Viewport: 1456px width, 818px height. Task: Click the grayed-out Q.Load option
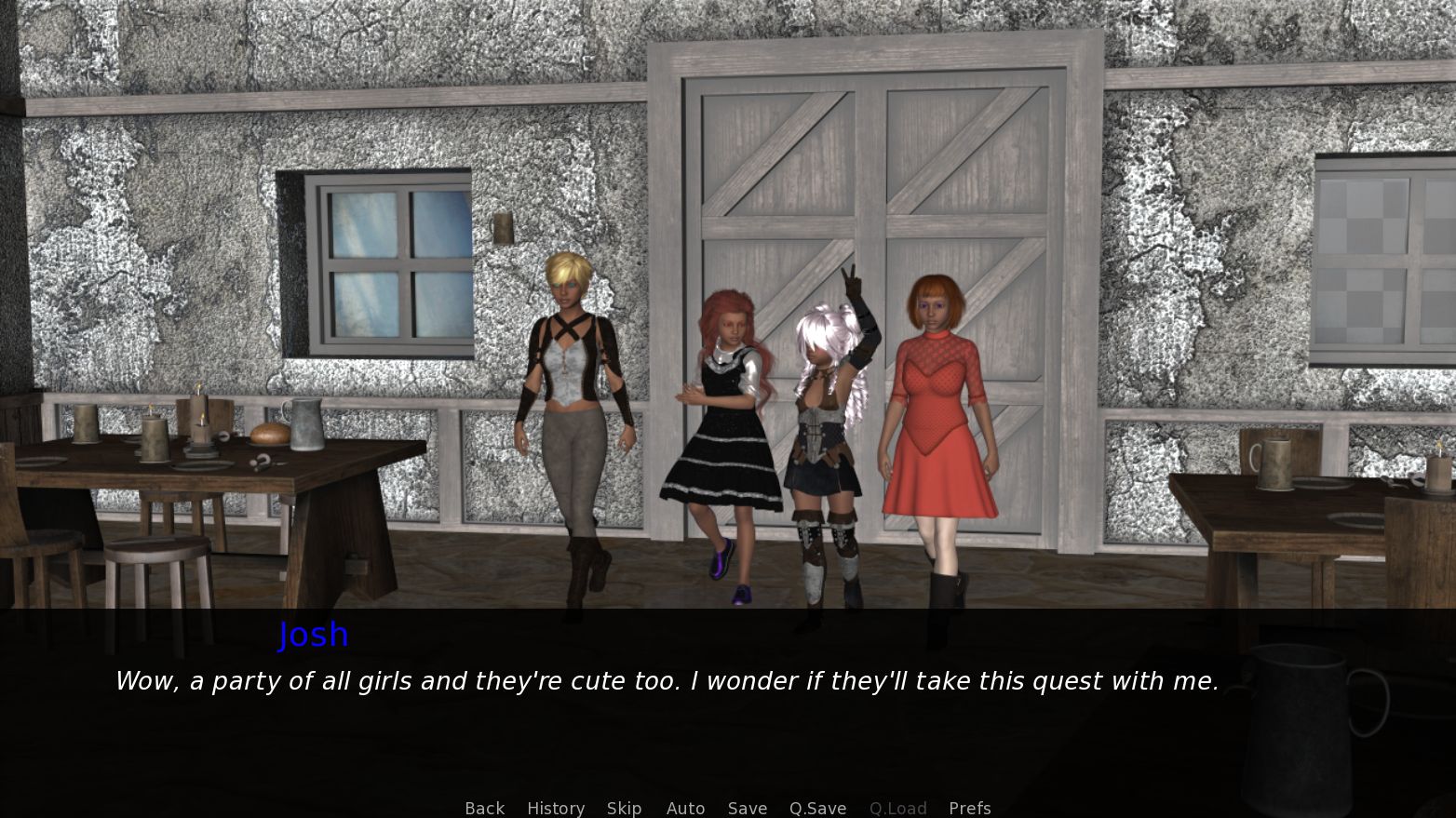point(897,808)
